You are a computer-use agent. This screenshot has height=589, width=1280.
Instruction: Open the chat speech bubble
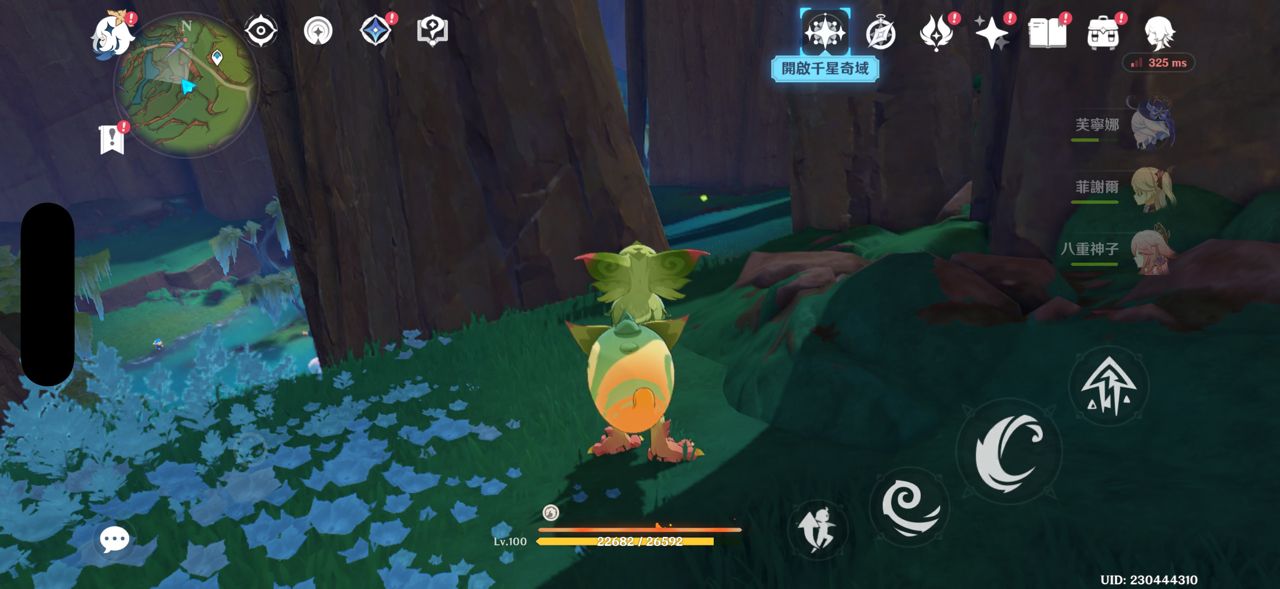[114, 540]
